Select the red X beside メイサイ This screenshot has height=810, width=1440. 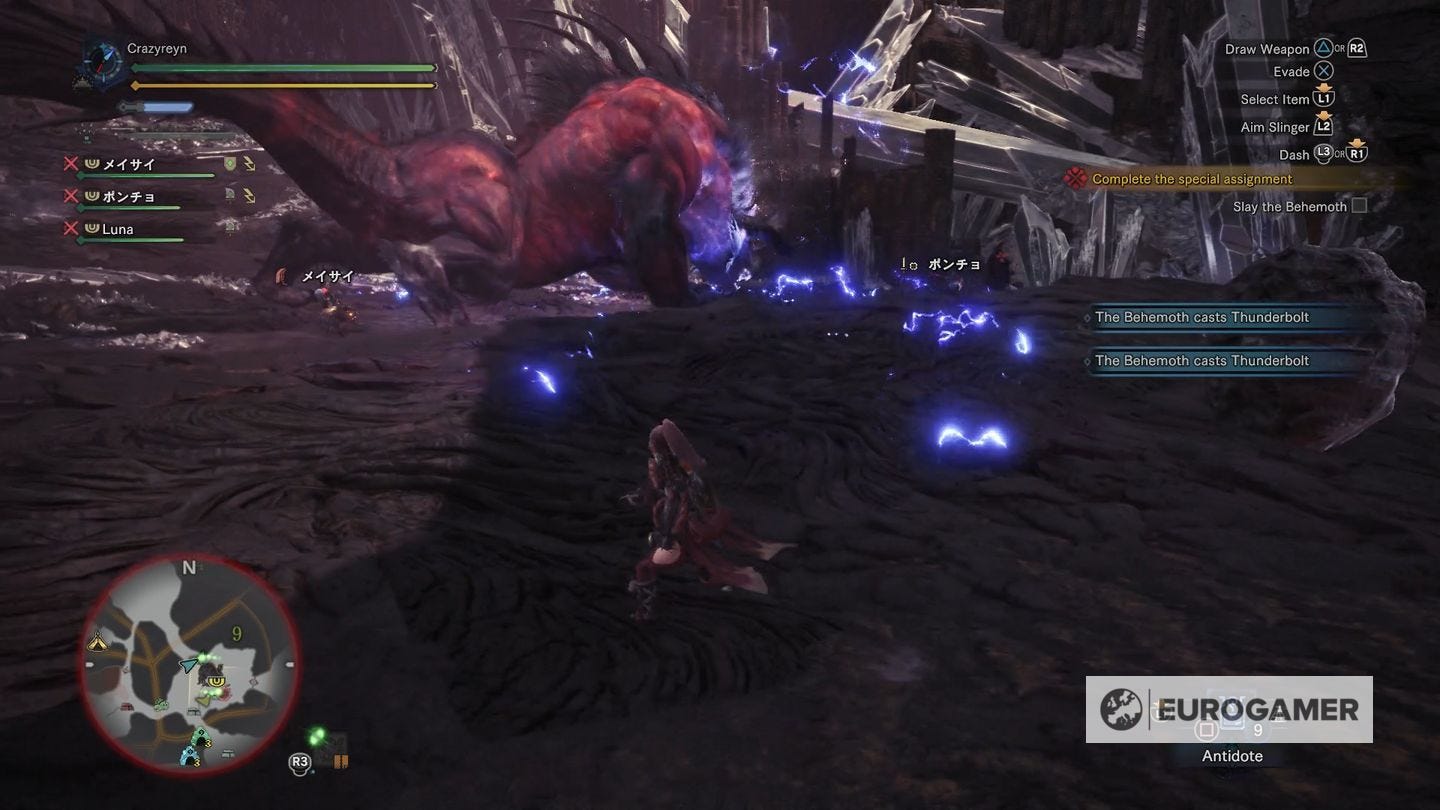tap(73, 164)
